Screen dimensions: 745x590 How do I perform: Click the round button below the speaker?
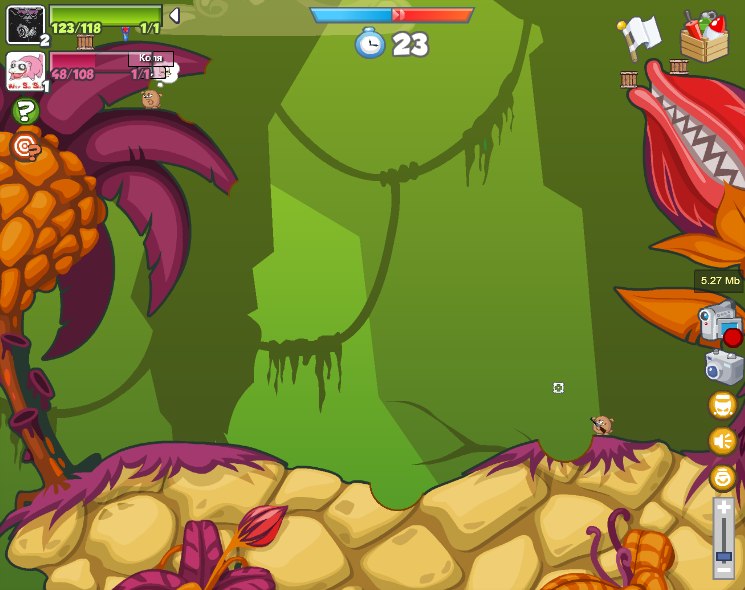[722, 477]
